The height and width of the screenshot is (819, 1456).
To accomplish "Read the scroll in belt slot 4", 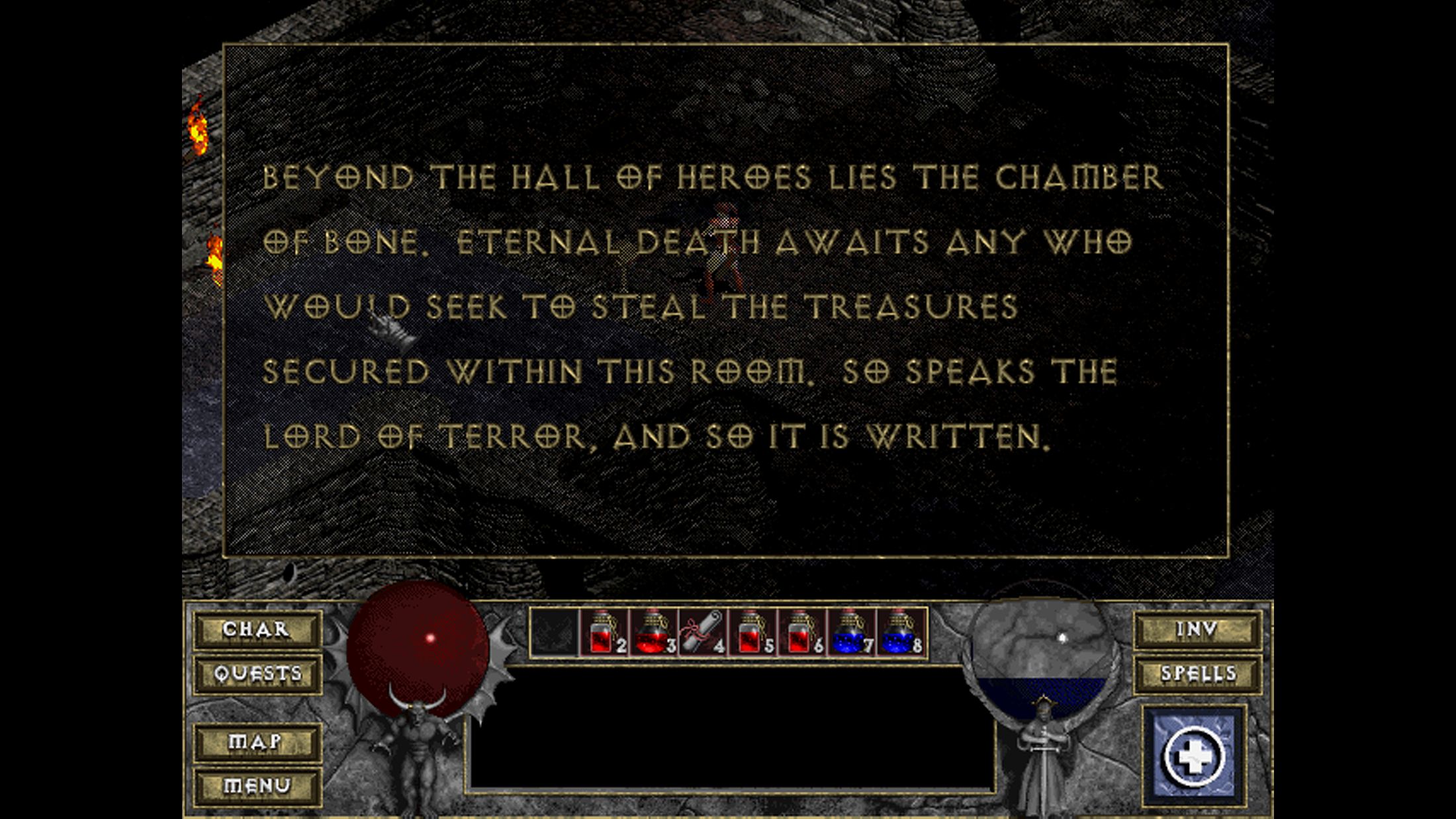I will point(703,633).
